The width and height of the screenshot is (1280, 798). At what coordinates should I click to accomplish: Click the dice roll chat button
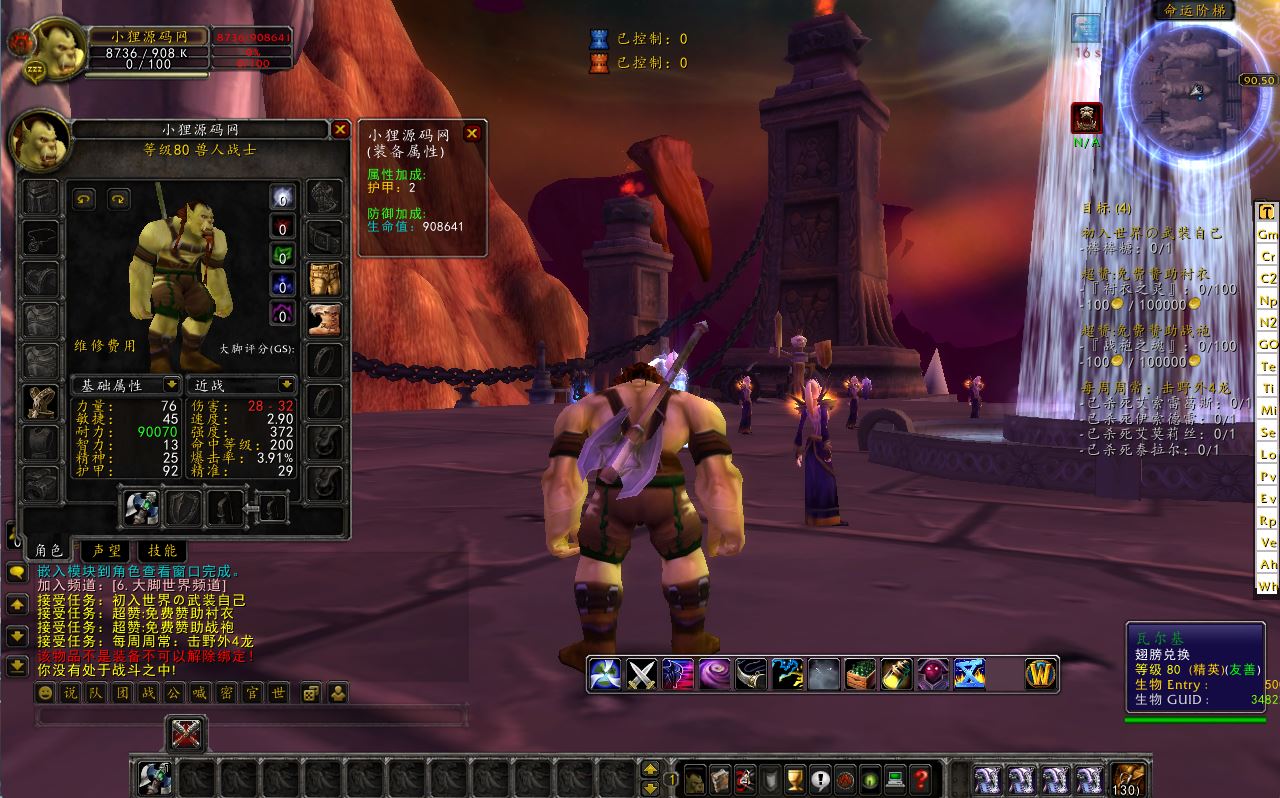311,693
